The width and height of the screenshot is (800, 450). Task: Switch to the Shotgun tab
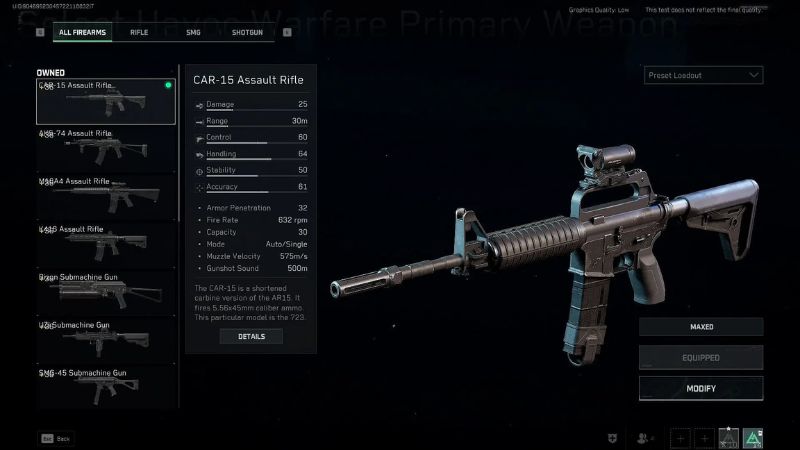247,32
